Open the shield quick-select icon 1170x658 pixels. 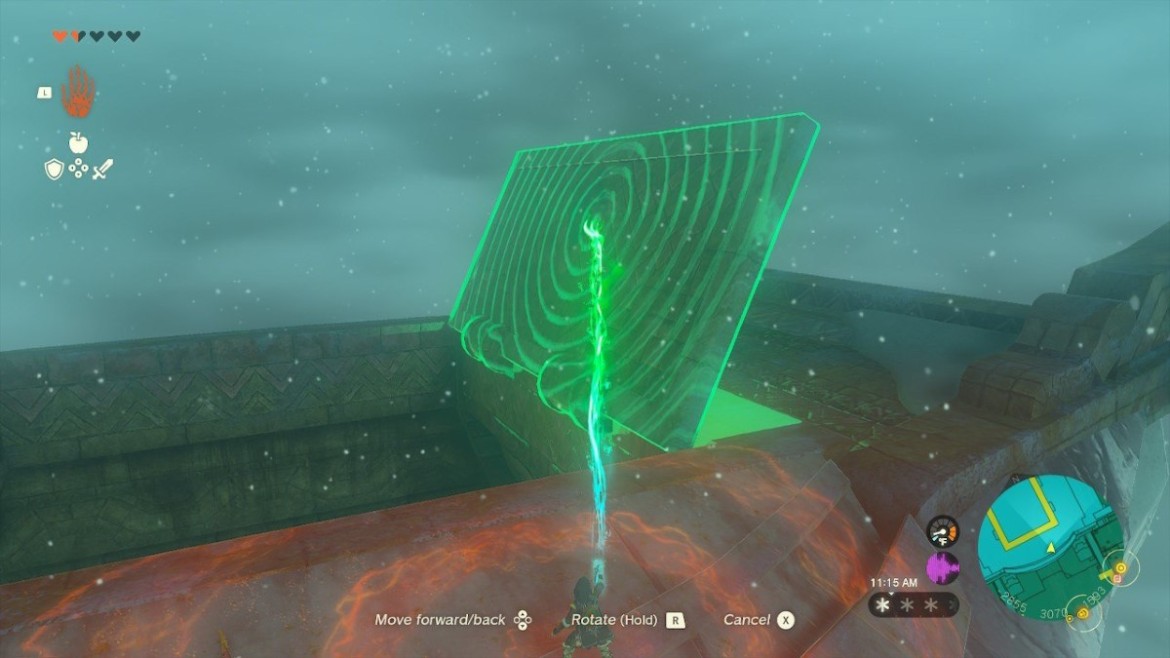click(54, 170)
